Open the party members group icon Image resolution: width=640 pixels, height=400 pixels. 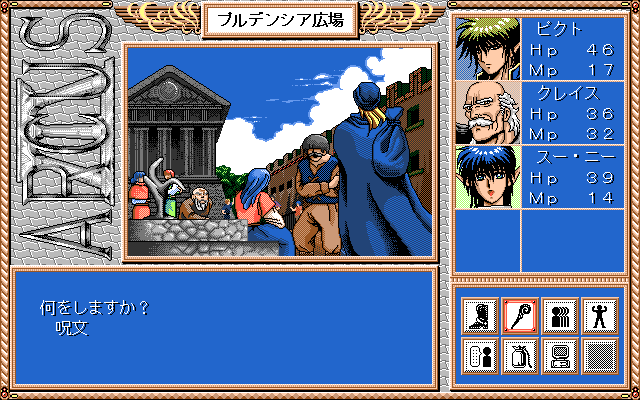pos(559,316)
